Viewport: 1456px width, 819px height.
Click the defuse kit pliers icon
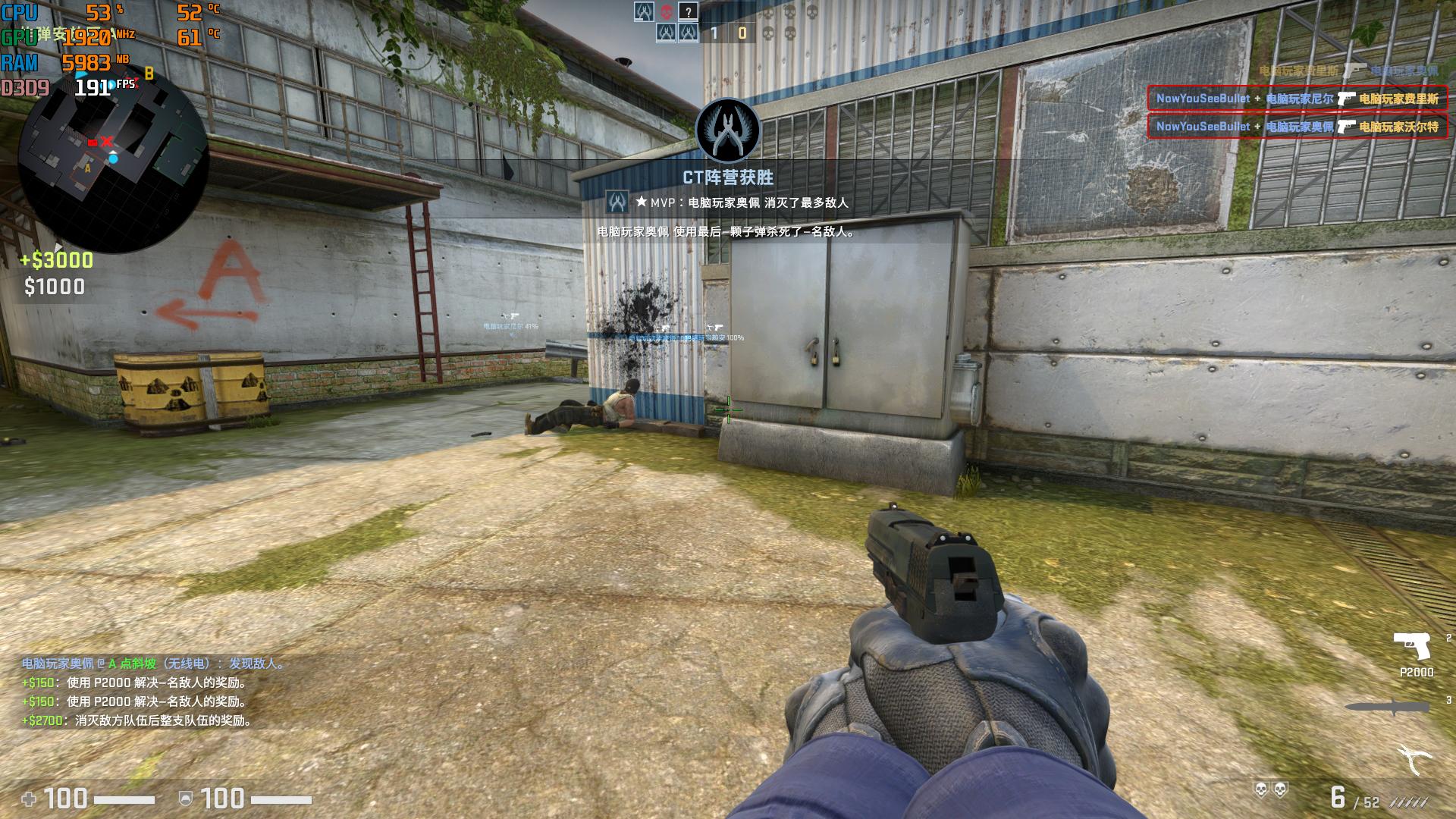[x=1415, y=759]
